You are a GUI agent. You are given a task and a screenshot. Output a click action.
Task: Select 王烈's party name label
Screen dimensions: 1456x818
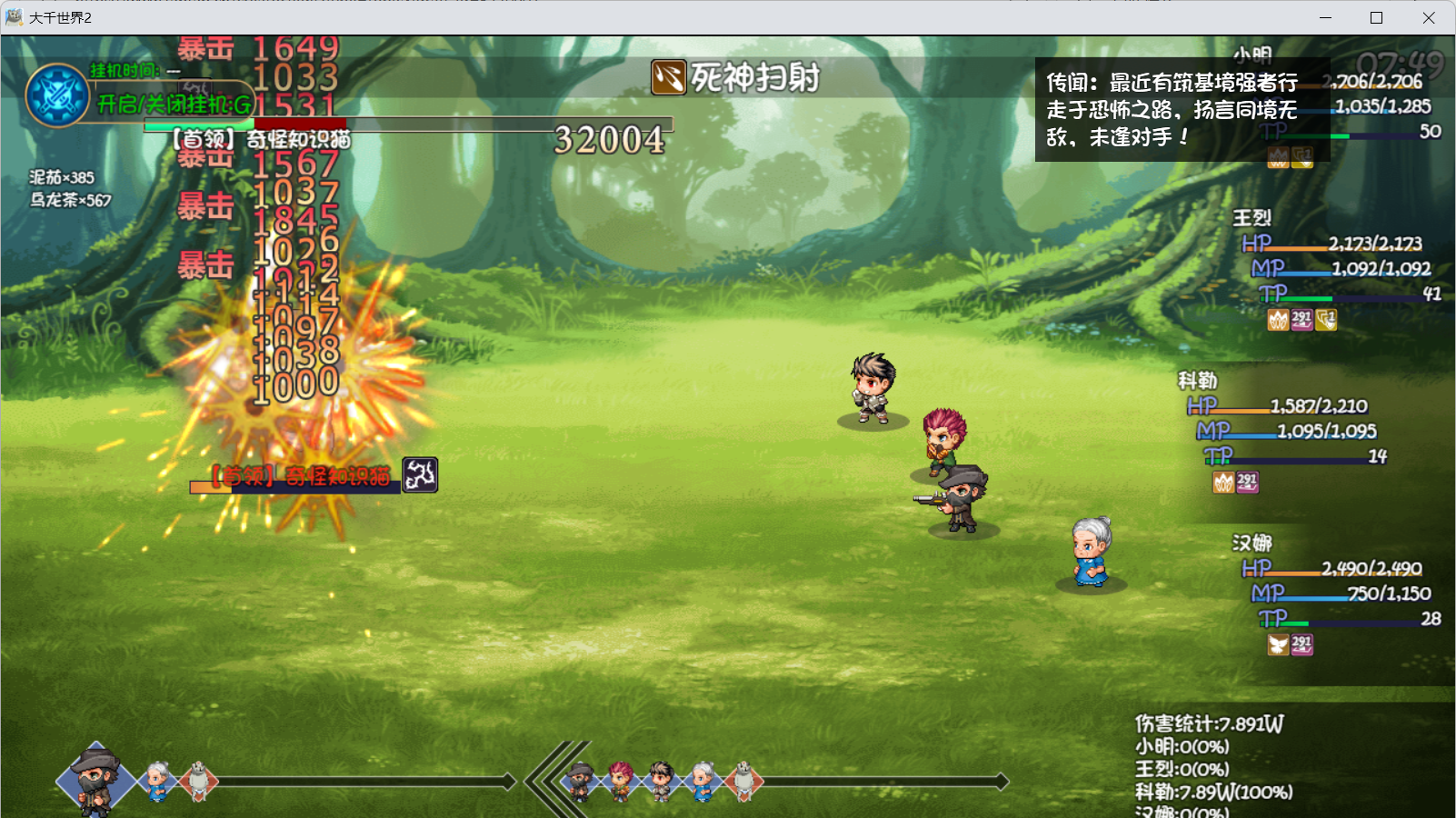(x=1252, y=218)
